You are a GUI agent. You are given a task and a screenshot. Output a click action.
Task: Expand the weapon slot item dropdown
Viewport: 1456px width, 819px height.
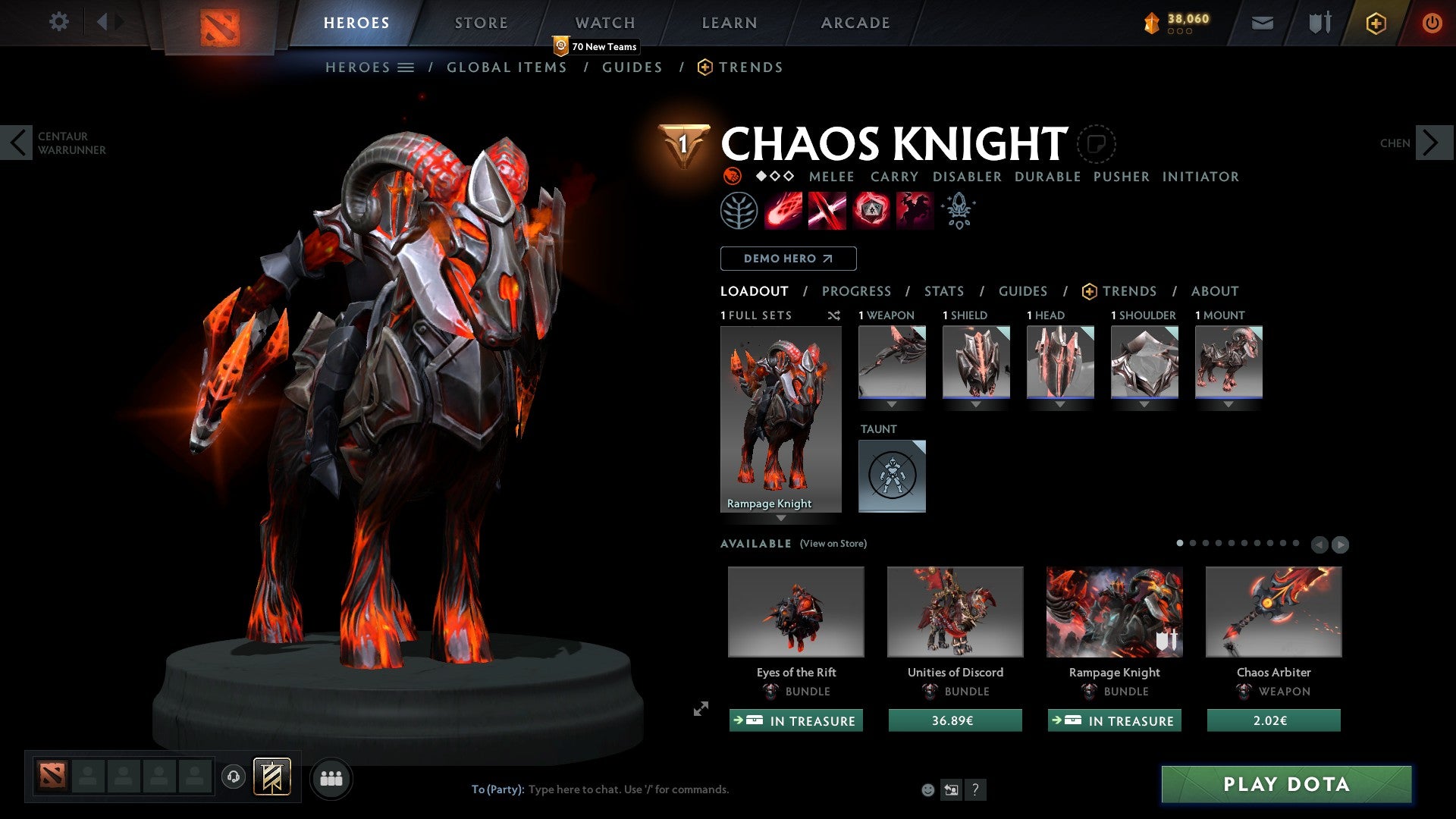892,404
